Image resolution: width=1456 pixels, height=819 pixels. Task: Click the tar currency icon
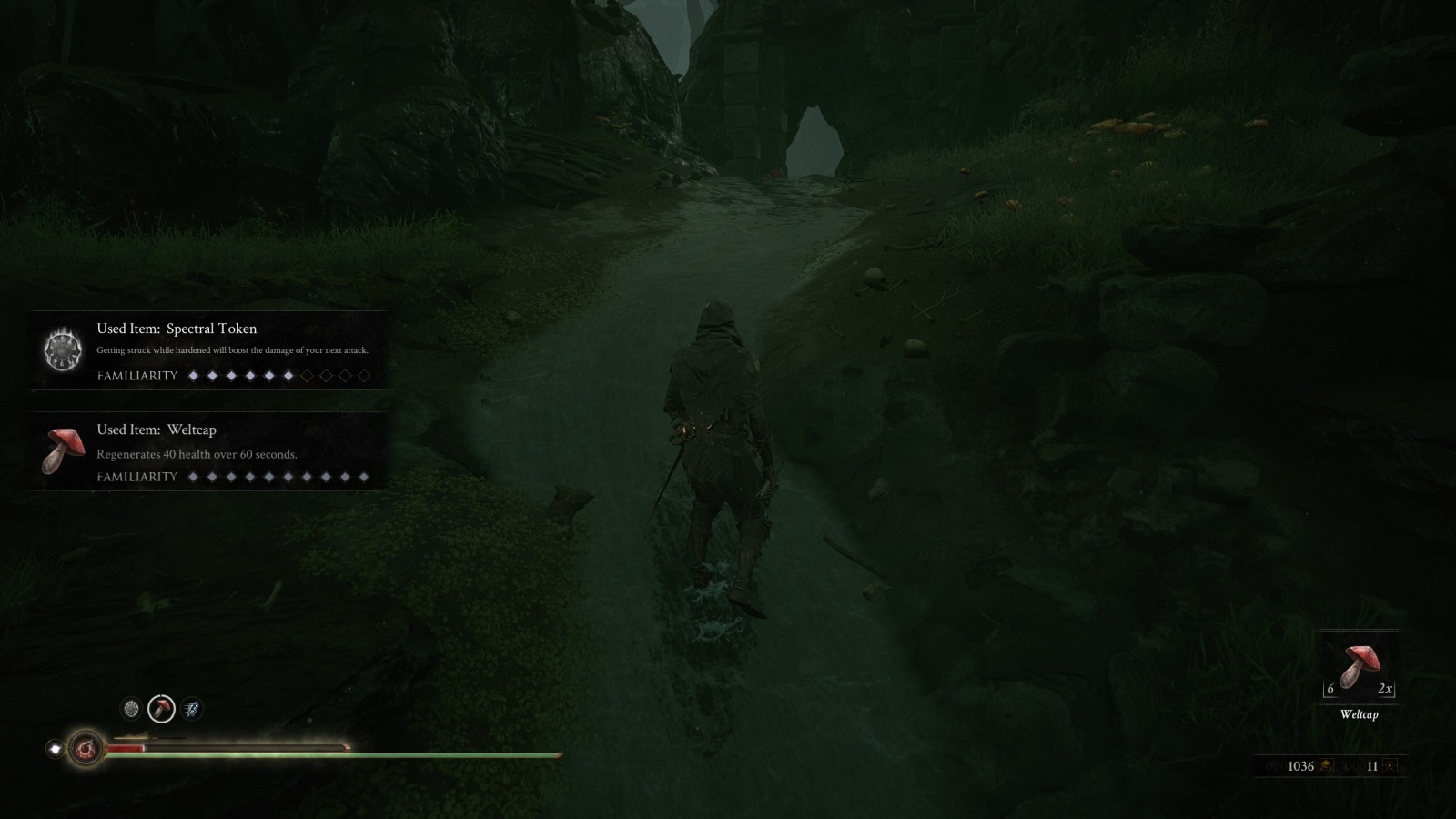[x=1327, y=766]
